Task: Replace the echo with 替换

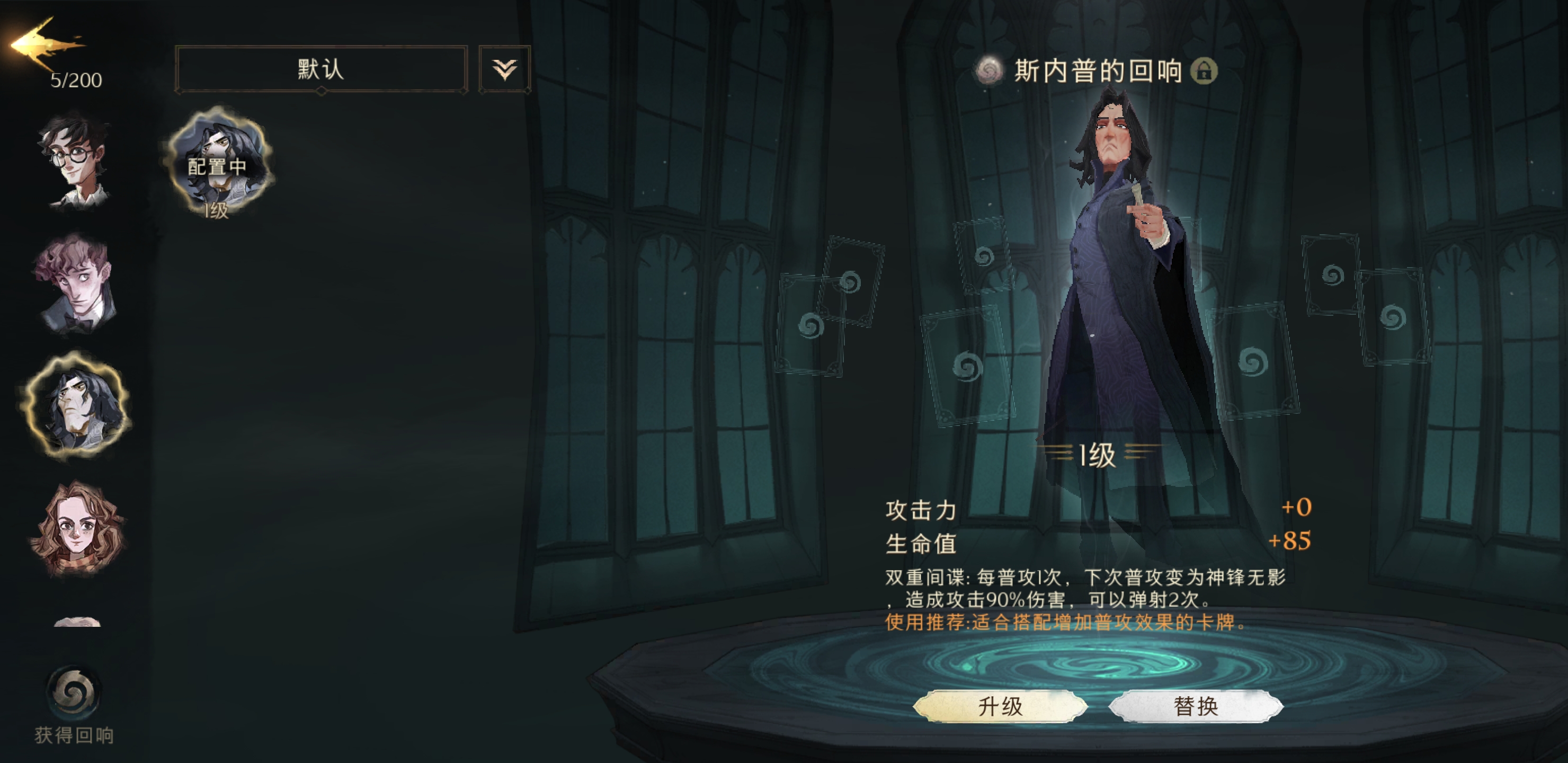Action: click(1196, 706)
